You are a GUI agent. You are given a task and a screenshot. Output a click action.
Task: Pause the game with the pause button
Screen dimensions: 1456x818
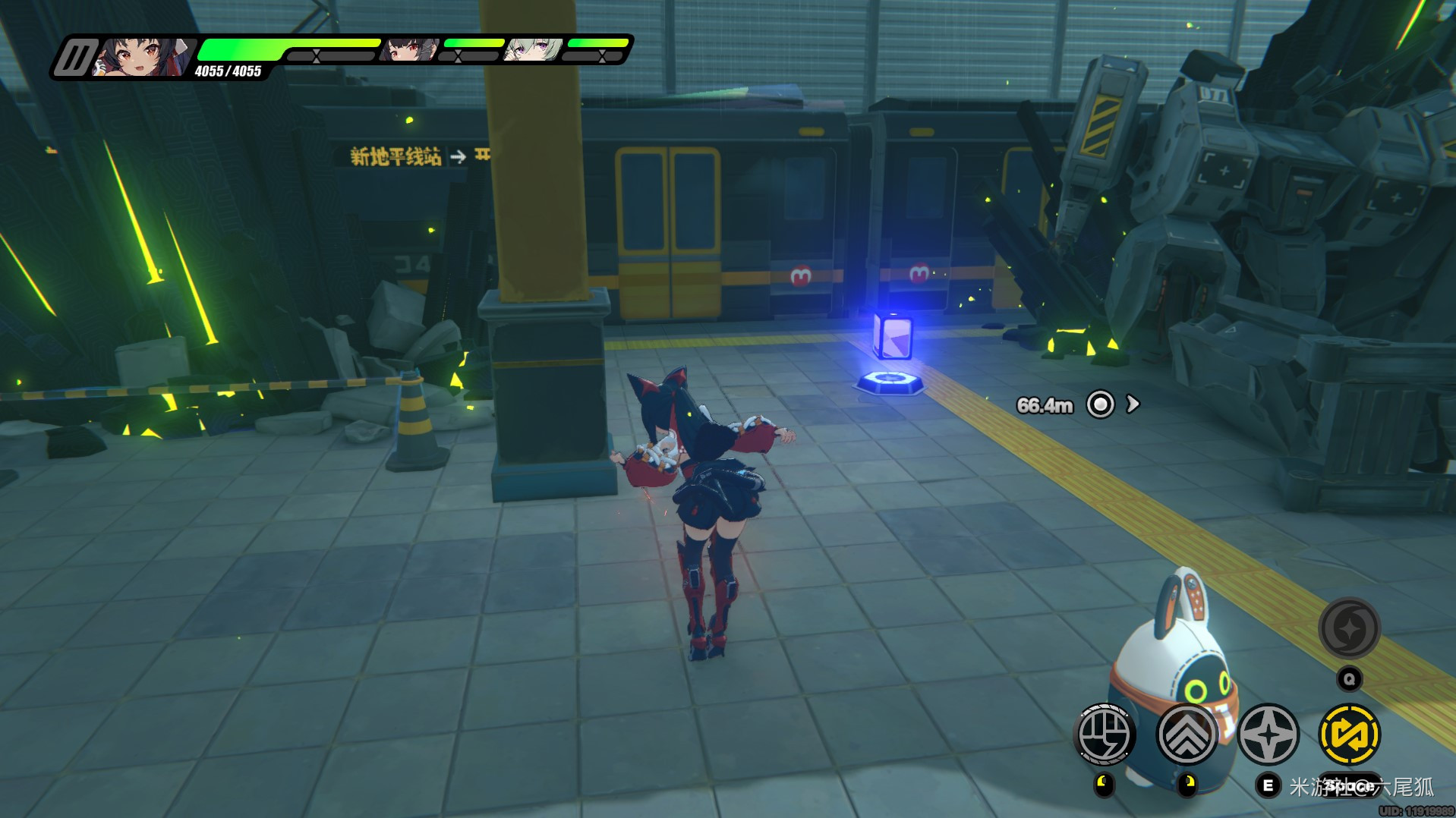point(76,57)
